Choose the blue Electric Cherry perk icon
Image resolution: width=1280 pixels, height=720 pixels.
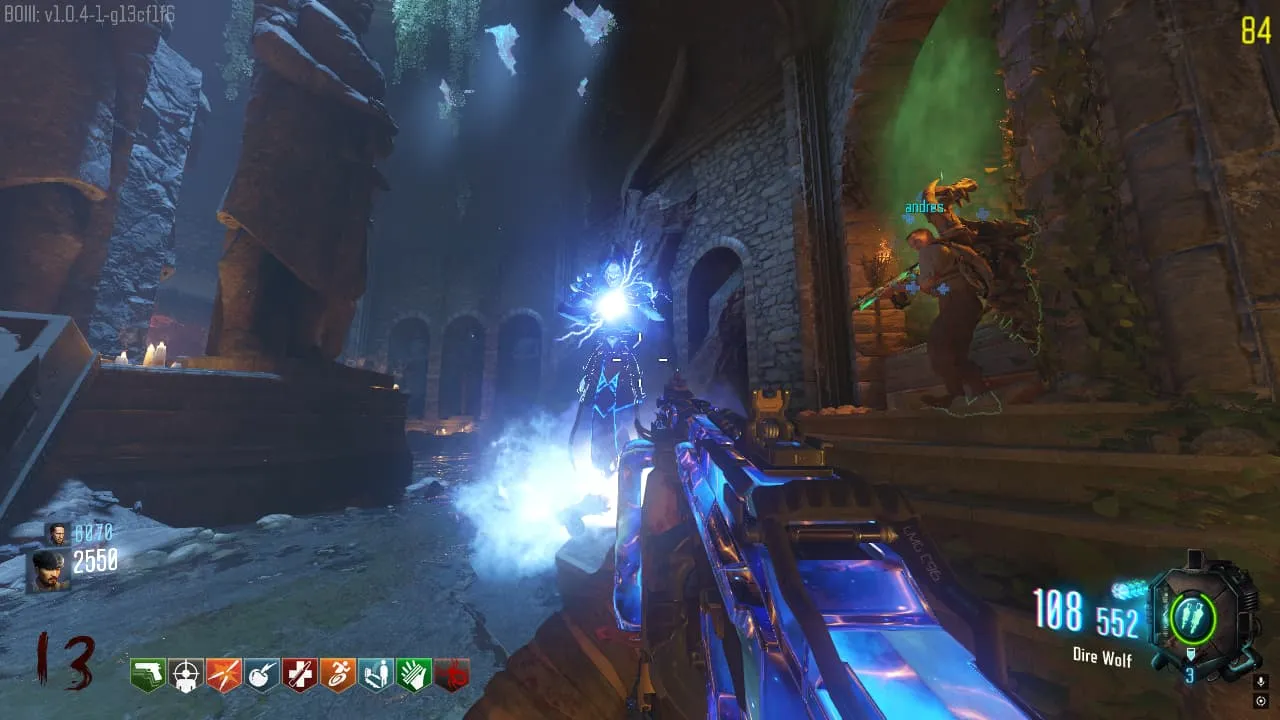(261, 675)
